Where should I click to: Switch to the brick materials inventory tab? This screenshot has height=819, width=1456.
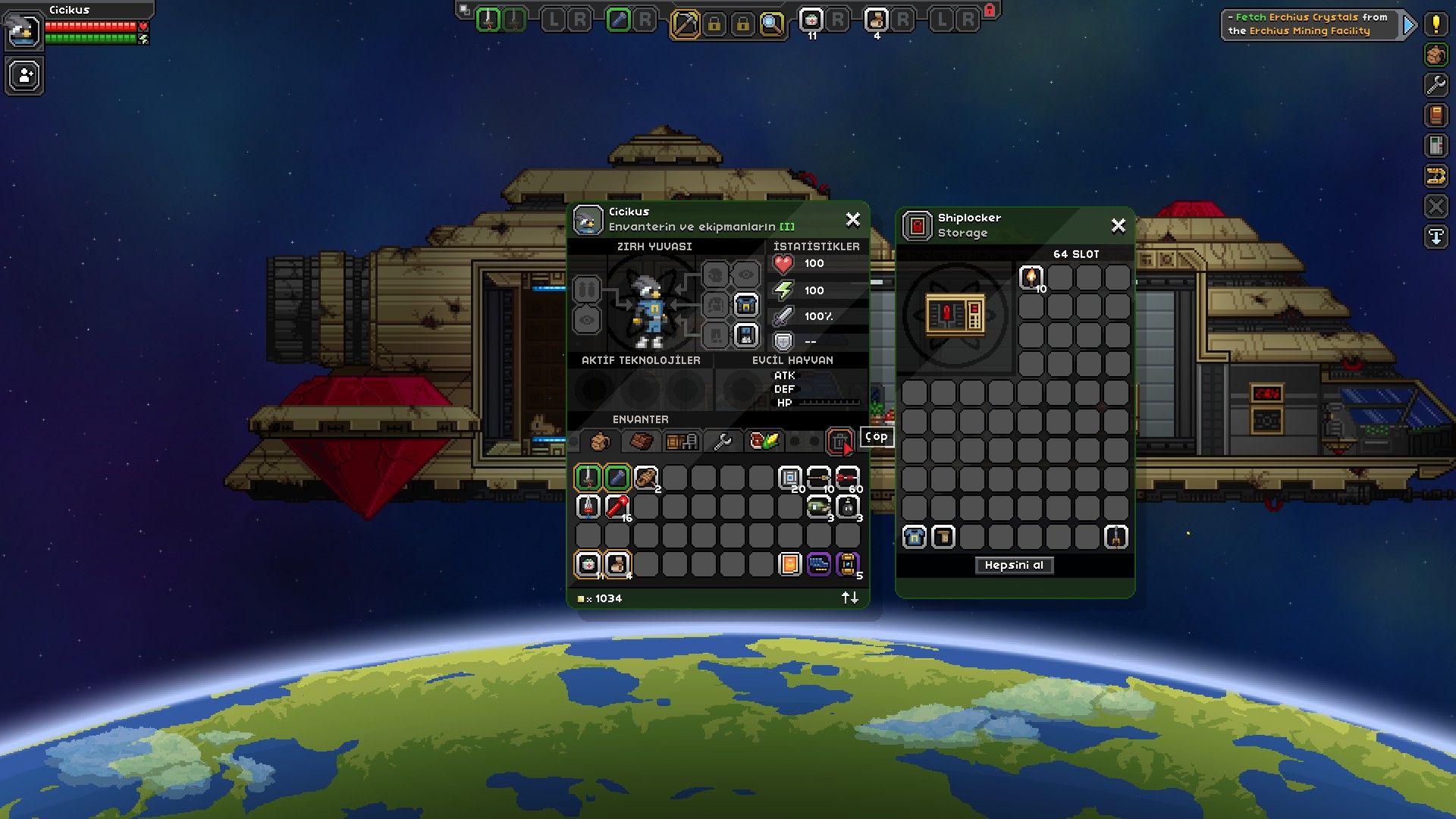(641, 441)
